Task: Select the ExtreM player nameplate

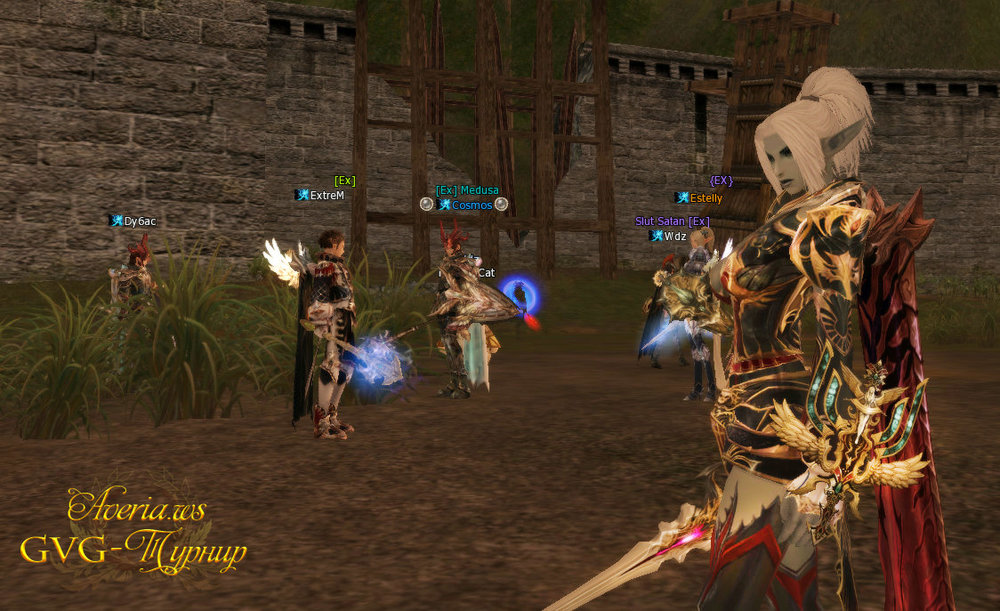Action: tap(326, 195)
